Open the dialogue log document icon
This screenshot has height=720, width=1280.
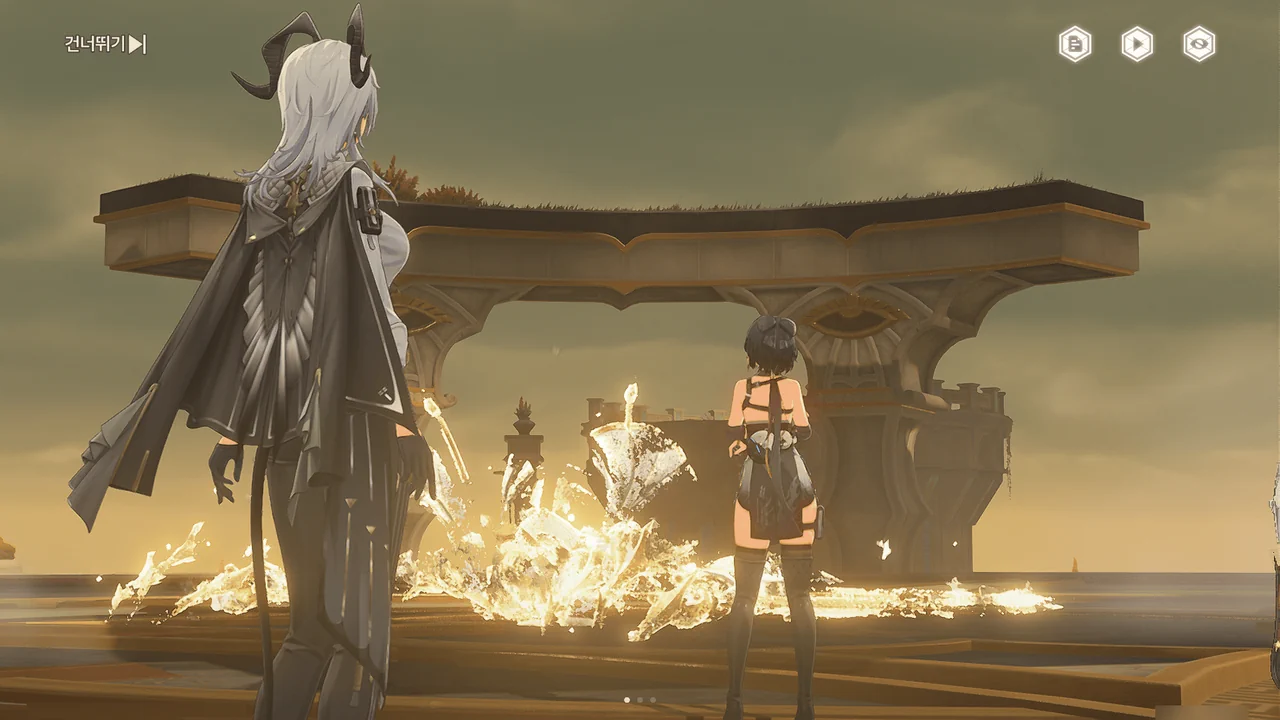1075,44
